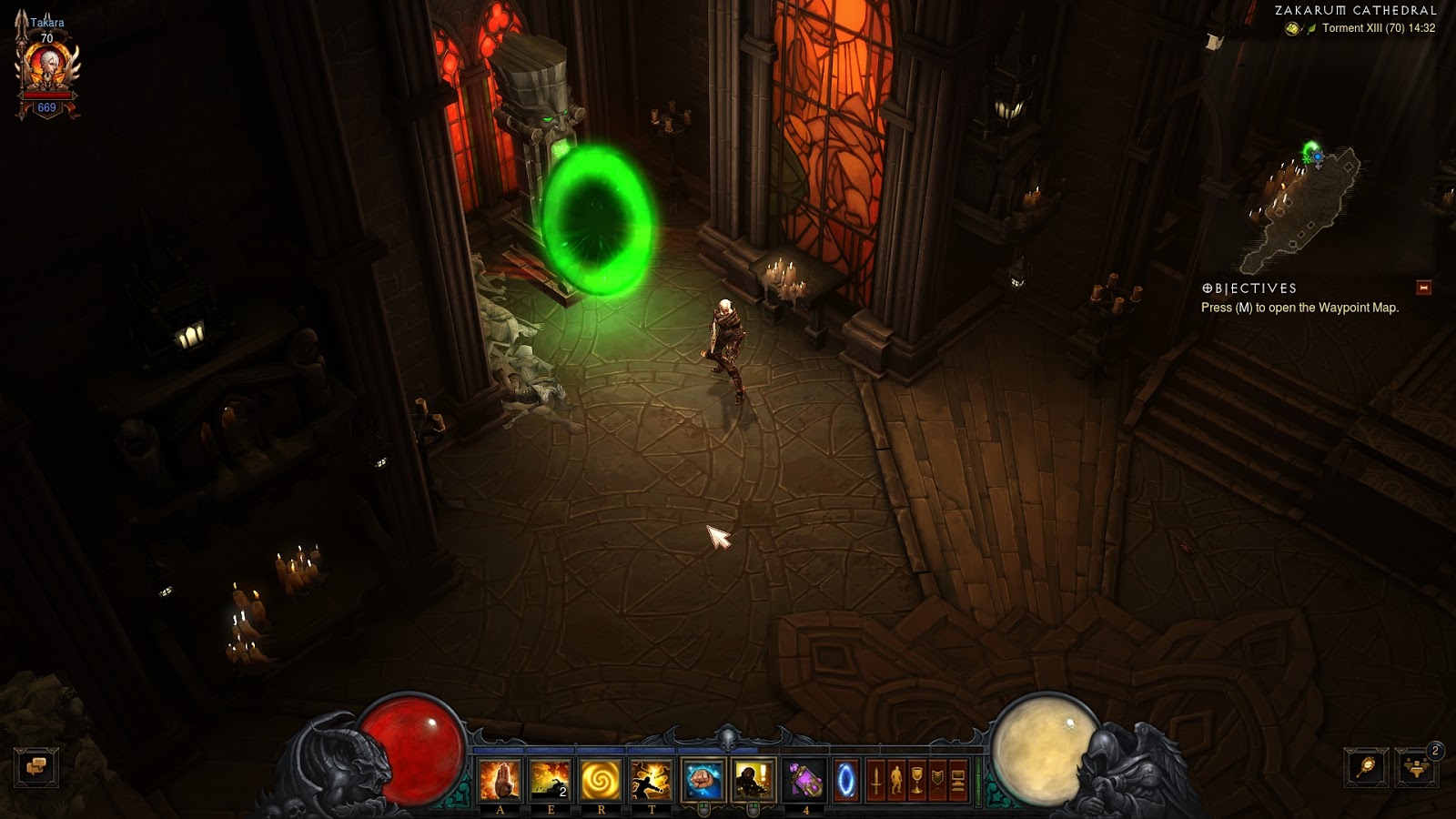
Task: Use the fiery explosion skill with 2 charges
Action: (550, 780)
